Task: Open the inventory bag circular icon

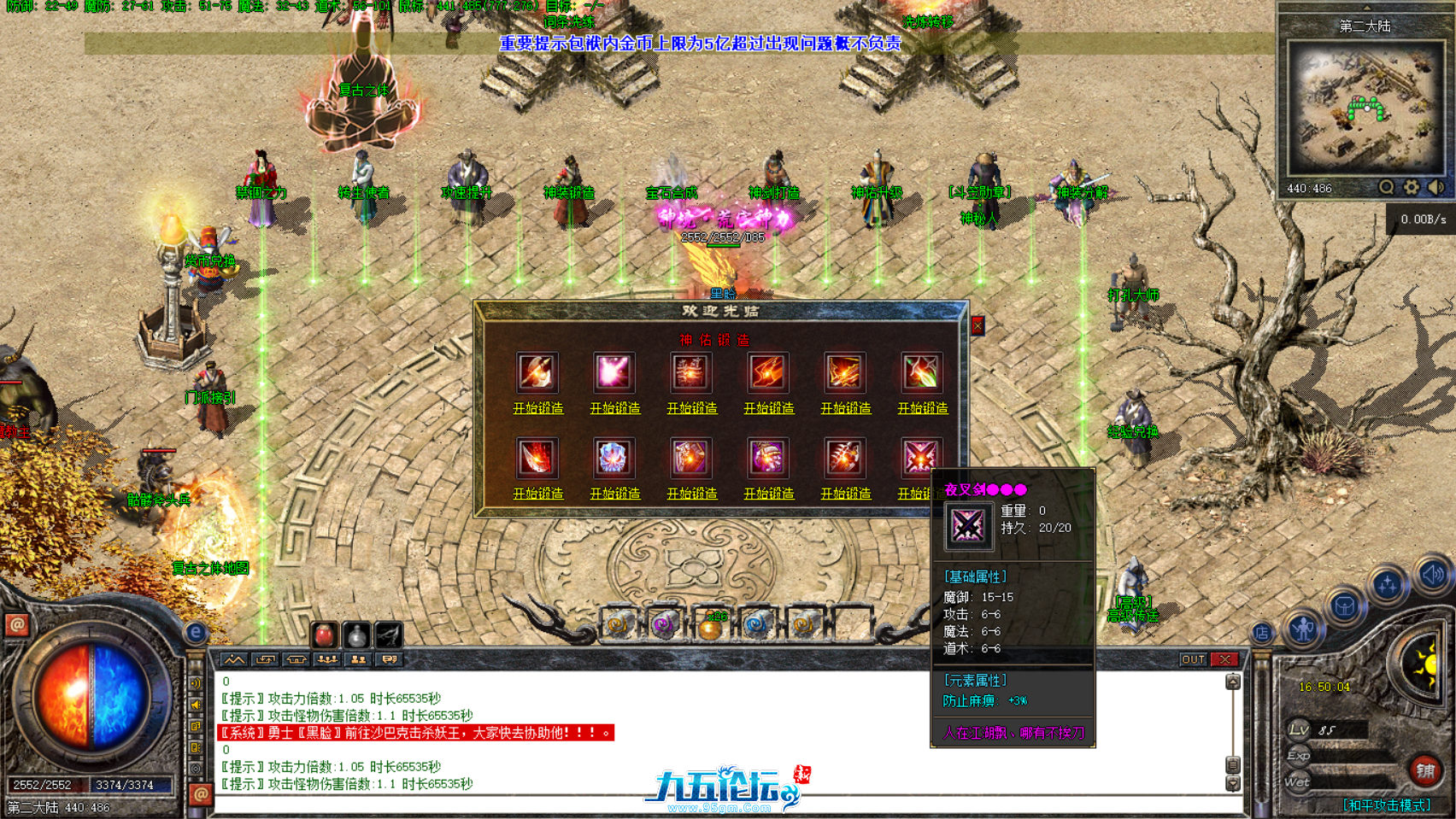Action: point(1345,607)
